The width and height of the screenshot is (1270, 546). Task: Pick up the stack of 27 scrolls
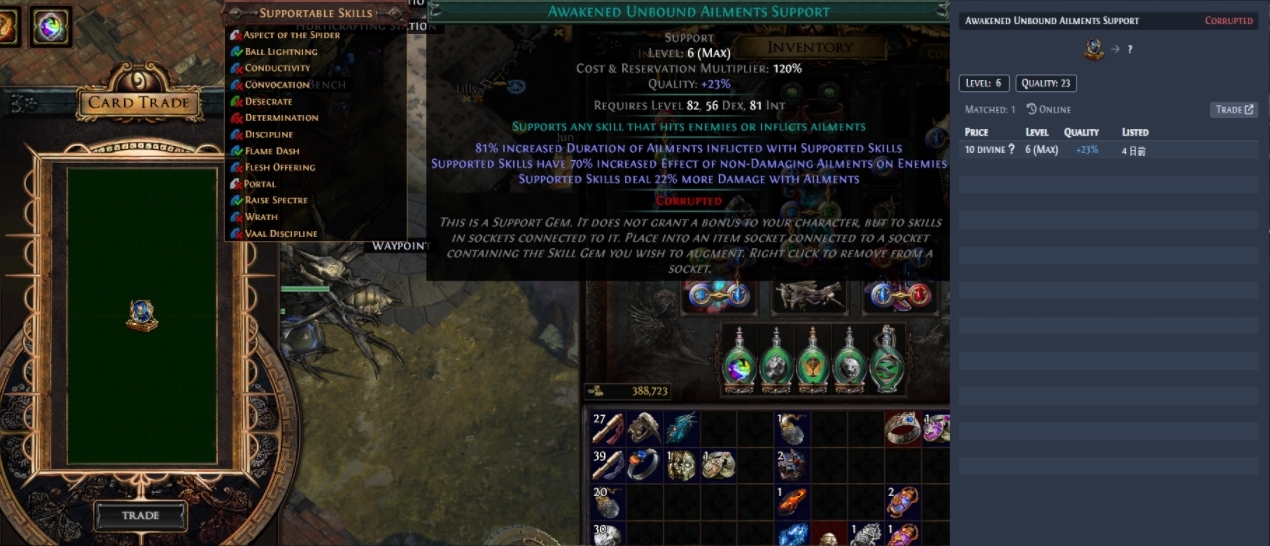[608, 429]
